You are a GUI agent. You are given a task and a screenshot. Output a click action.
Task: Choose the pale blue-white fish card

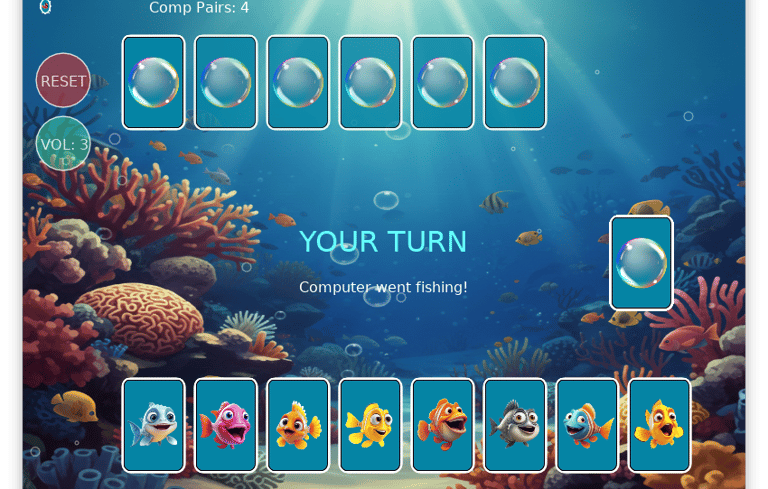pos(154,425)
